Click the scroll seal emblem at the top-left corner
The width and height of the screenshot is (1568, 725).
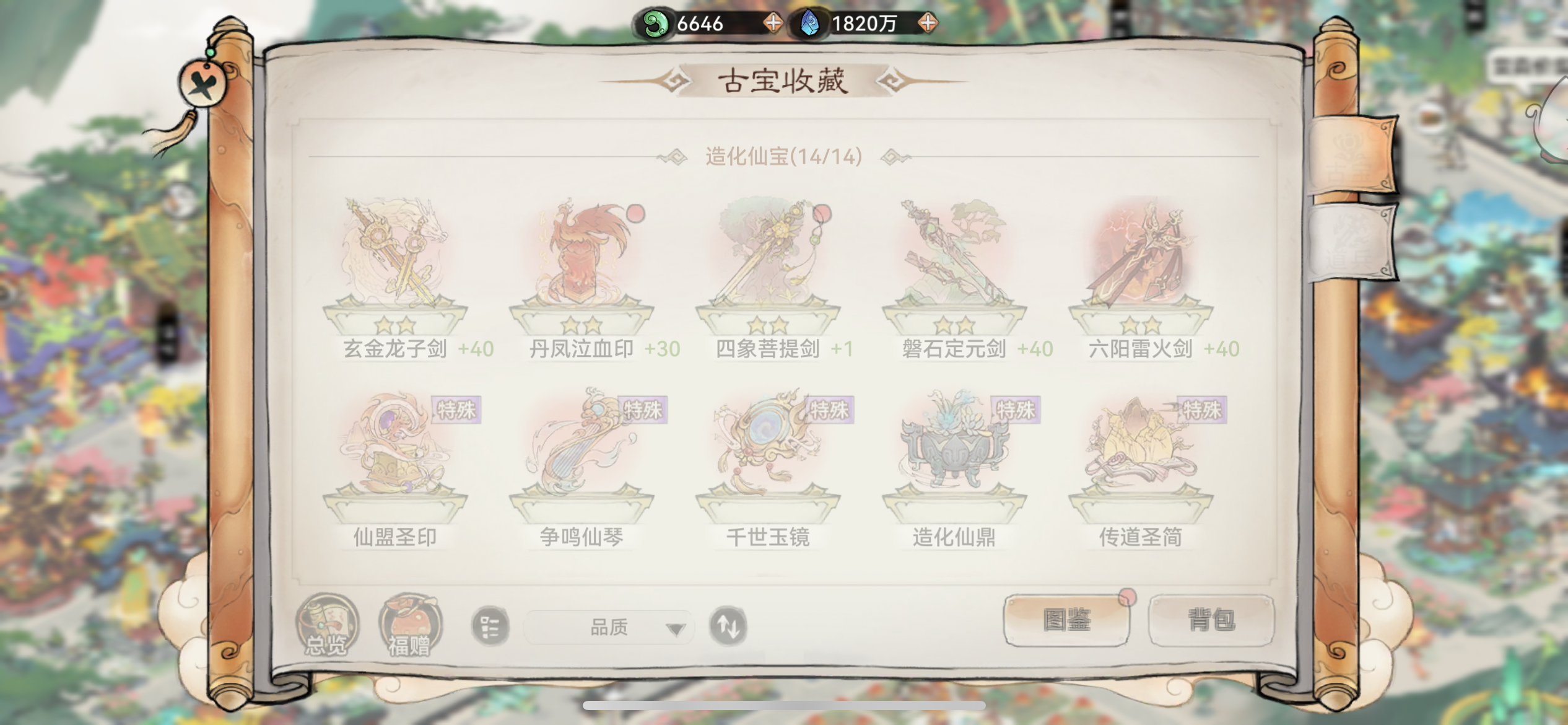pos(202,83)
